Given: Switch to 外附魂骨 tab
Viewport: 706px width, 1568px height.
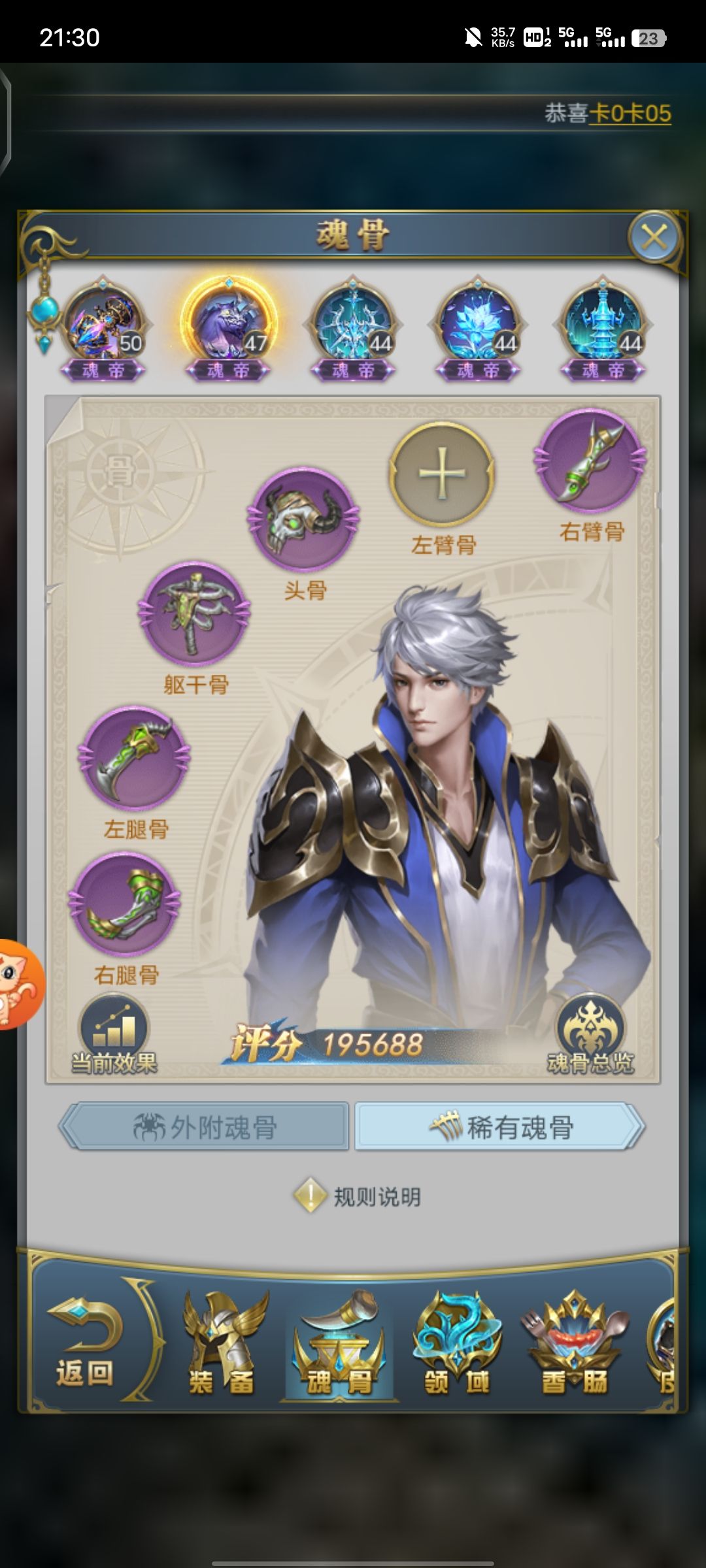Looking at the screenshot, I should click(x=205, y=1127).
